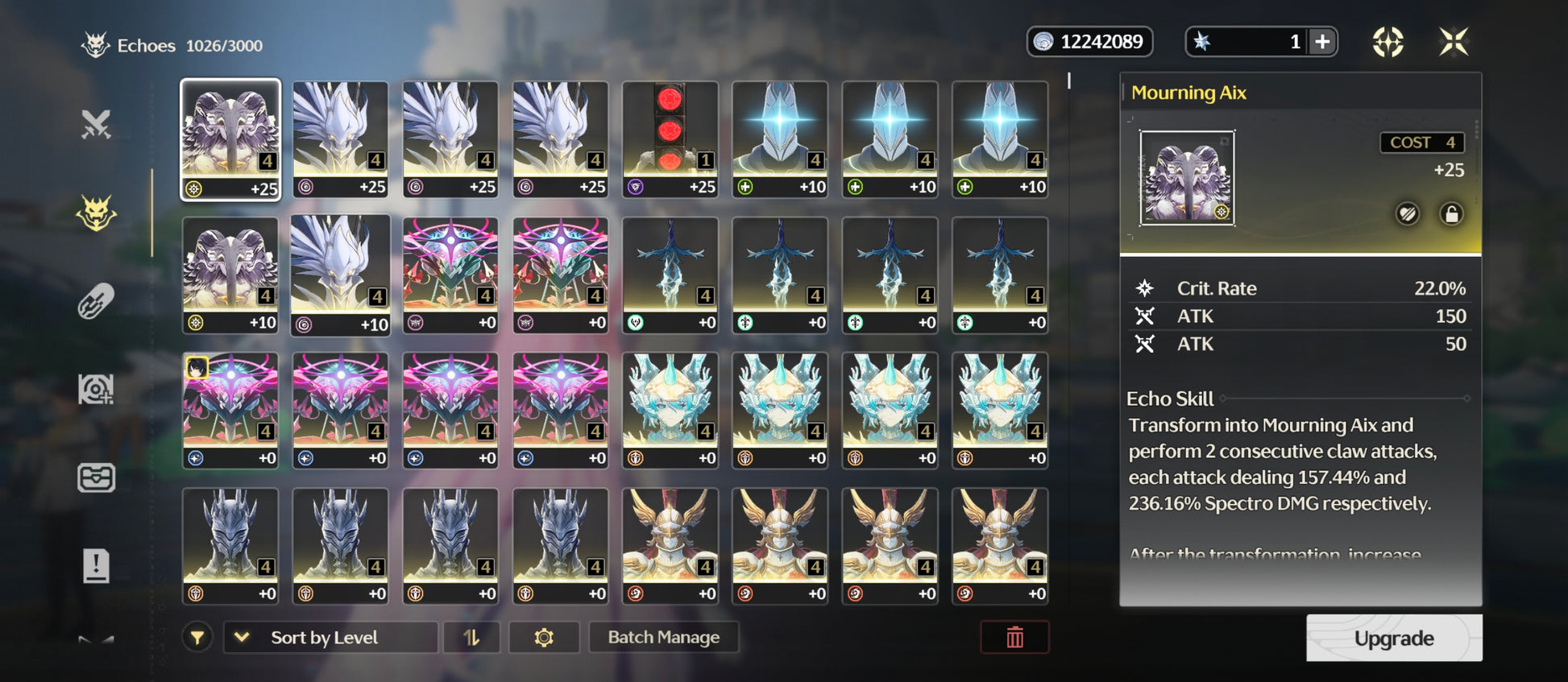Open the Sort by Level dropdown

coord(330,637)
